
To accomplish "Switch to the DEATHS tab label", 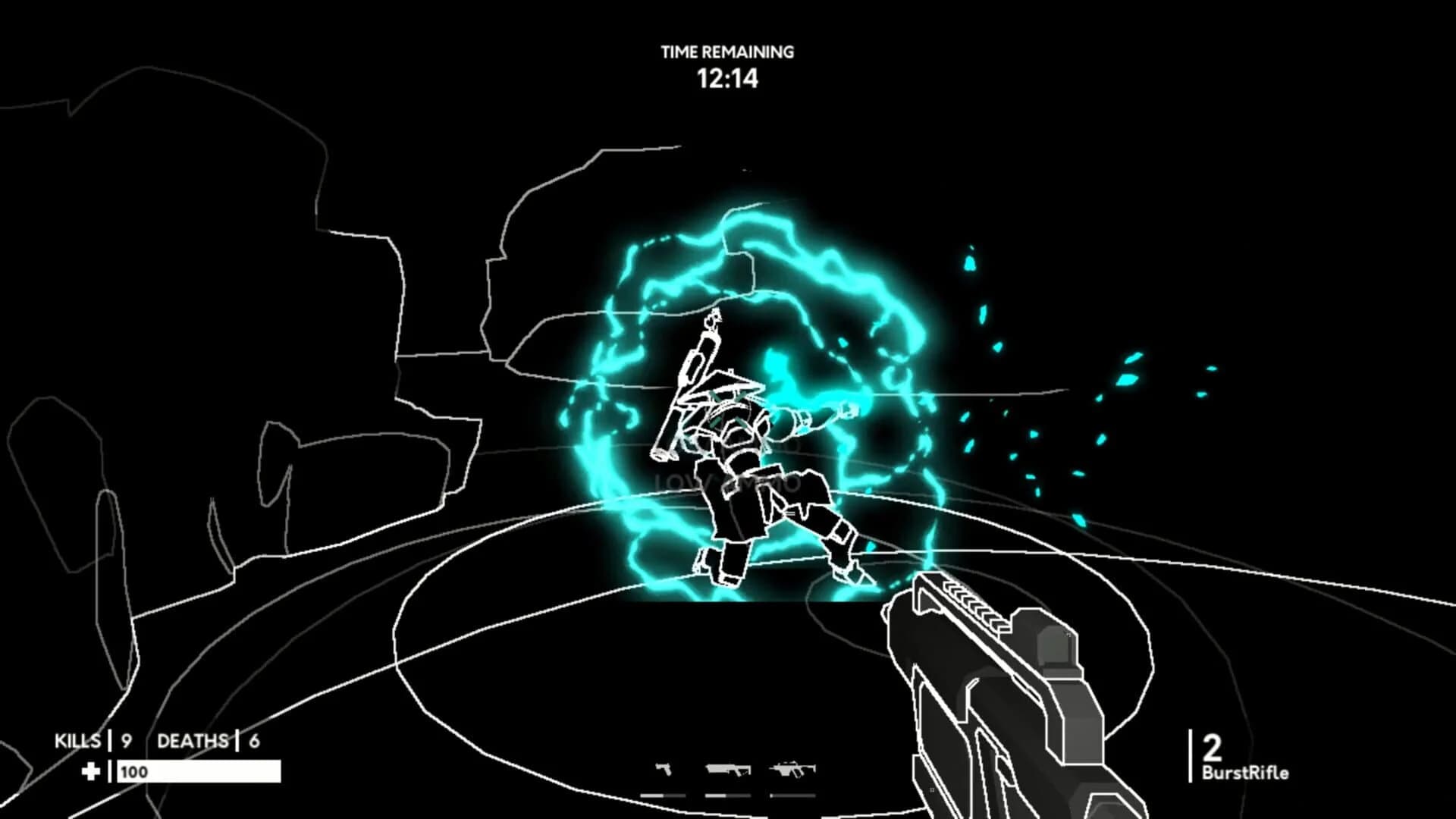I will 193,739.
